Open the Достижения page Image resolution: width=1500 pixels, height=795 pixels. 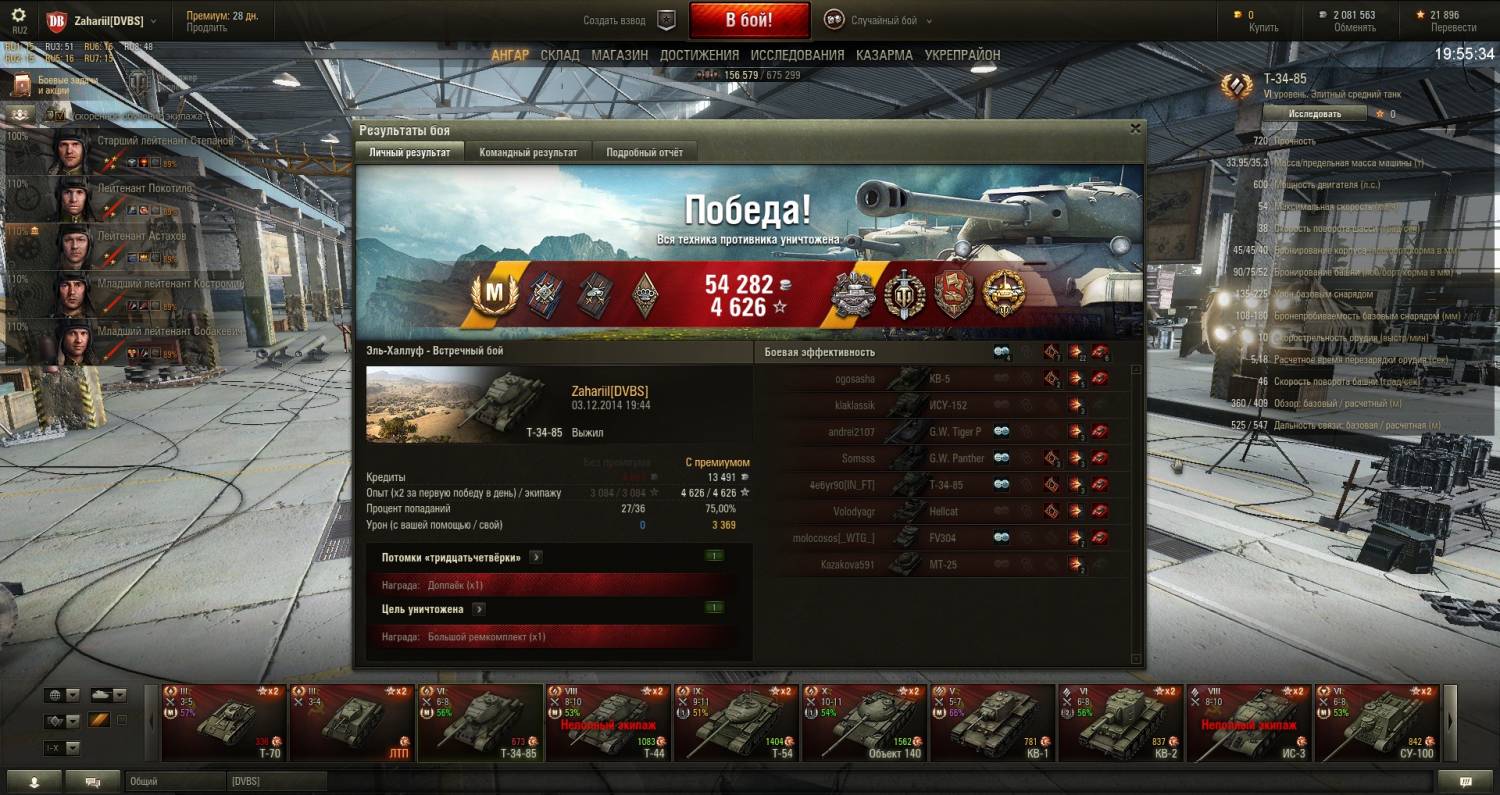click(x=699, y=55)
